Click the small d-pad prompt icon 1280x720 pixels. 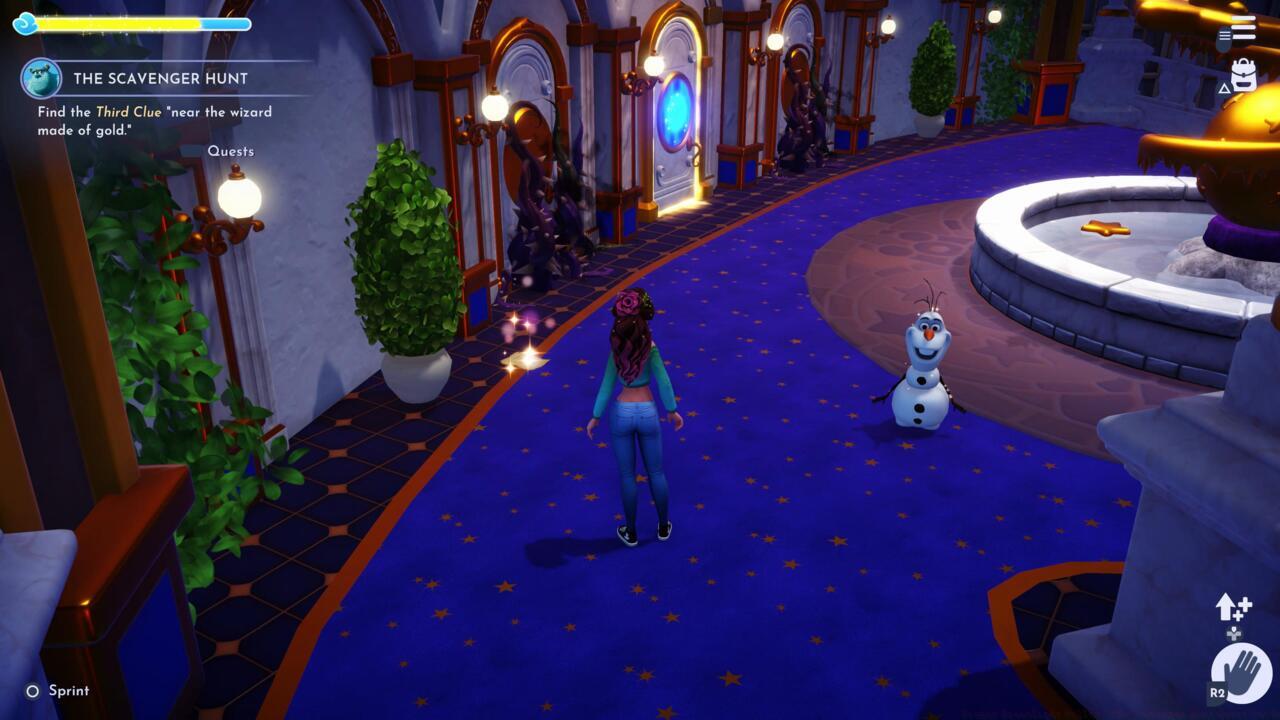[1235, 632]
